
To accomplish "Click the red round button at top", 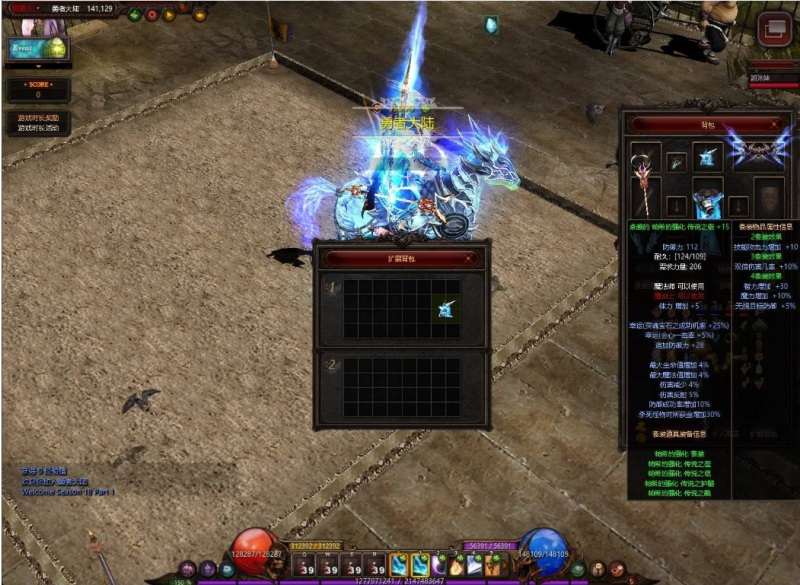I will 152,14.
